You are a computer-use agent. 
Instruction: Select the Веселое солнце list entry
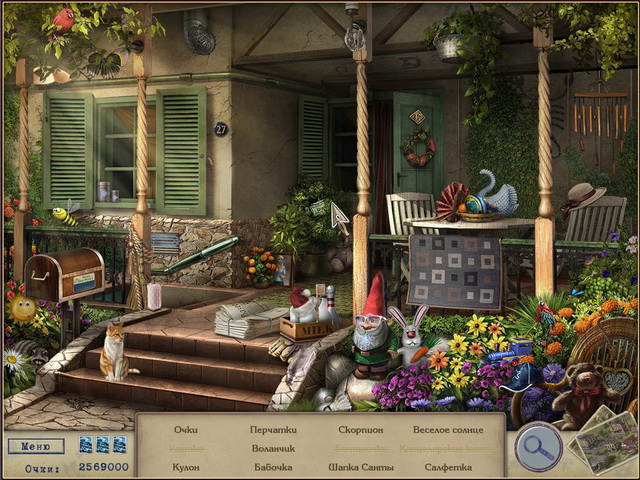point(448,429)
